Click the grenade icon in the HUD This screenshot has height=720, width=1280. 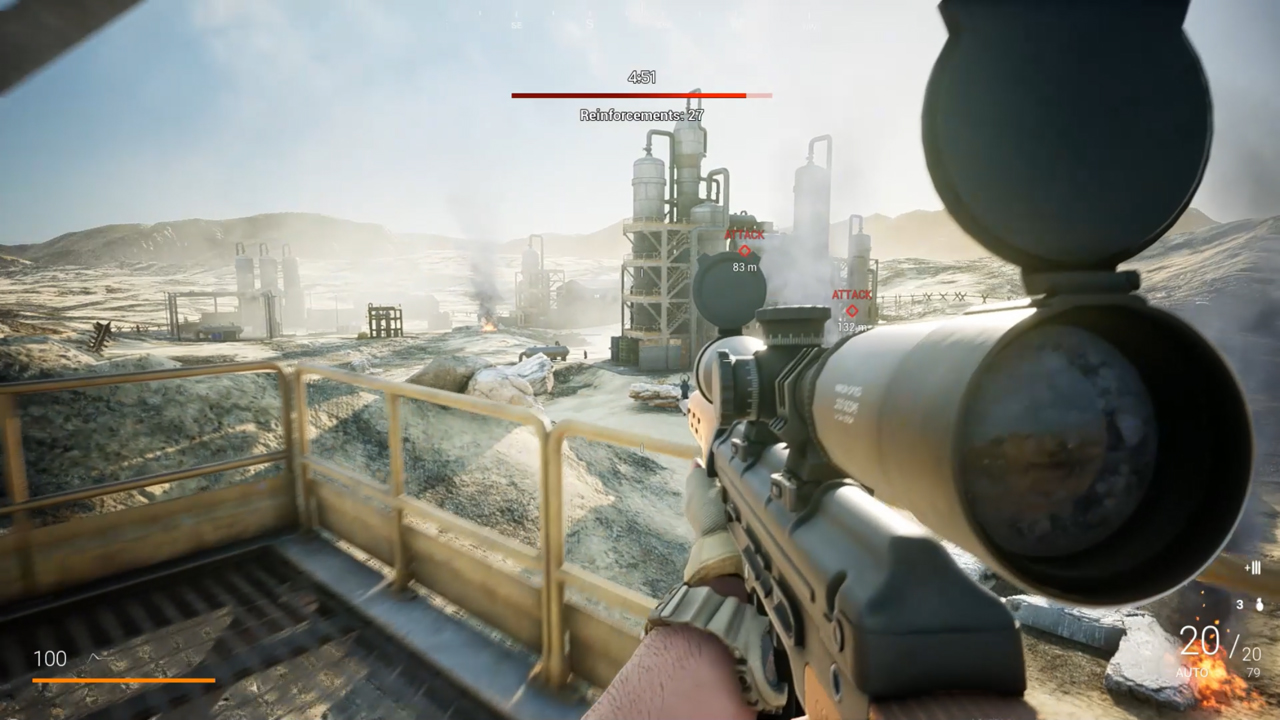coord(1259,605)
